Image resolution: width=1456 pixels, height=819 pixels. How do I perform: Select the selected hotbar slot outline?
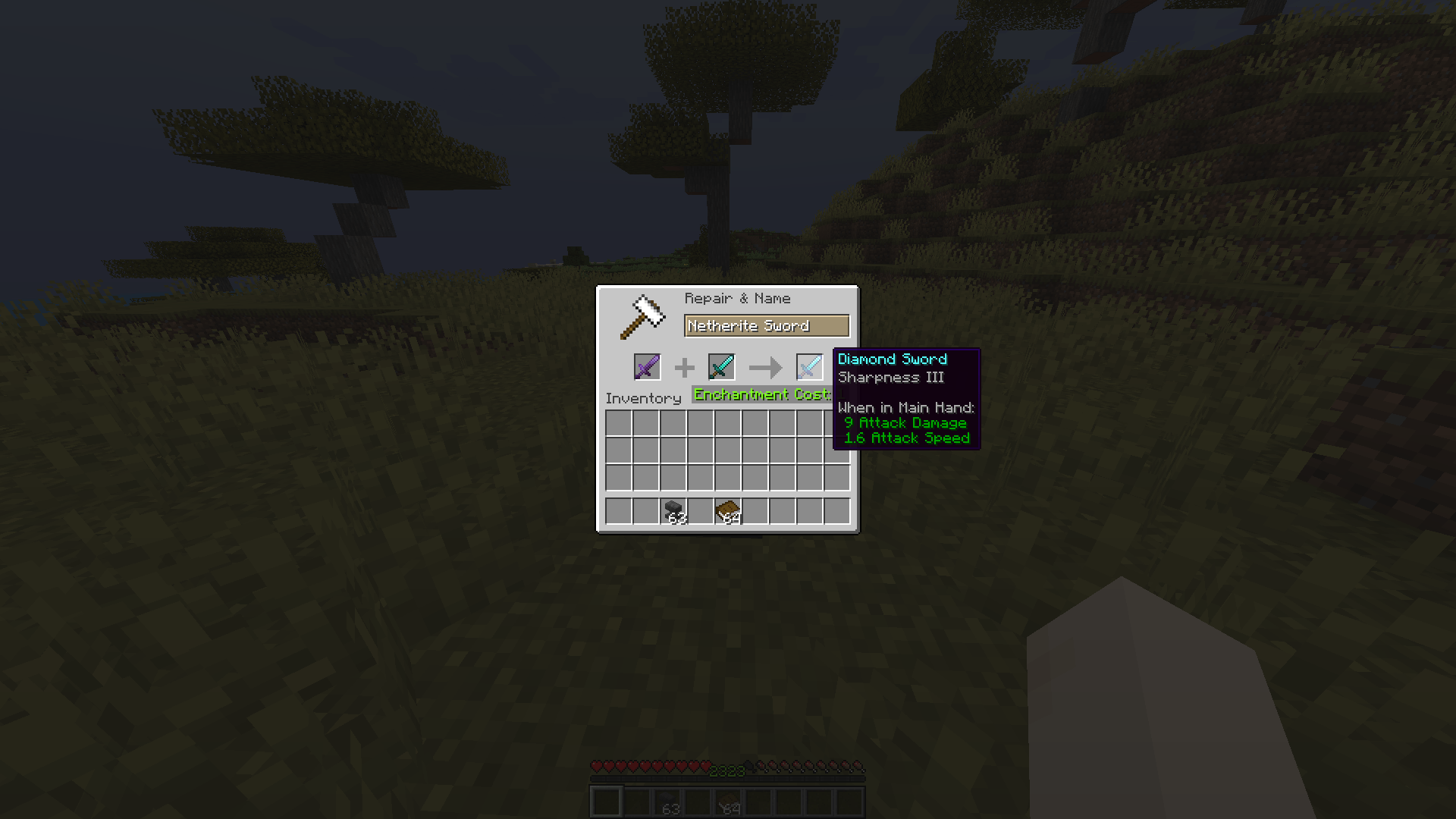point(607,800)
